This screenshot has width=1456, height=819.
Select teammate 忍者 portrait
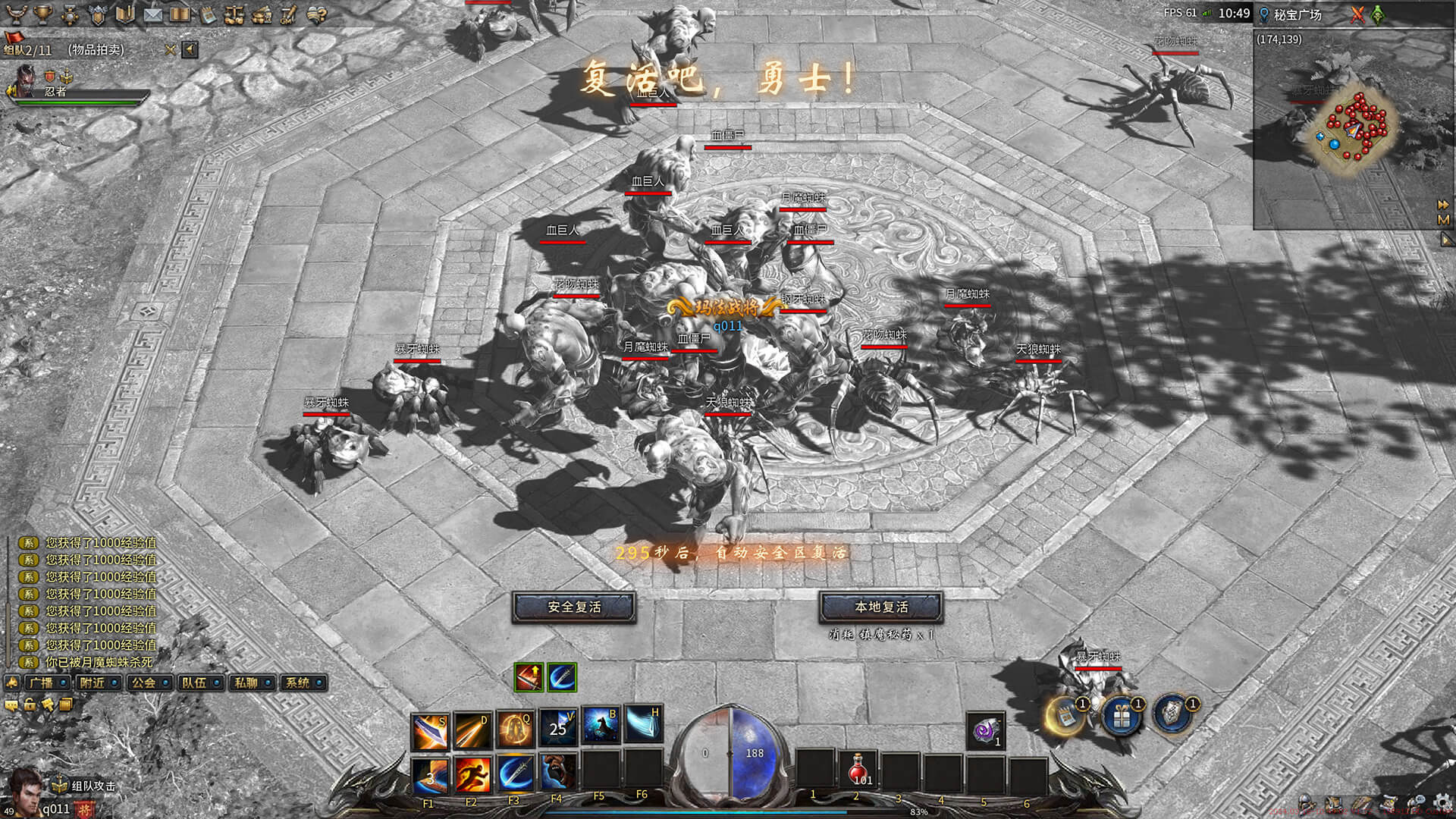[x=26, y=80]
